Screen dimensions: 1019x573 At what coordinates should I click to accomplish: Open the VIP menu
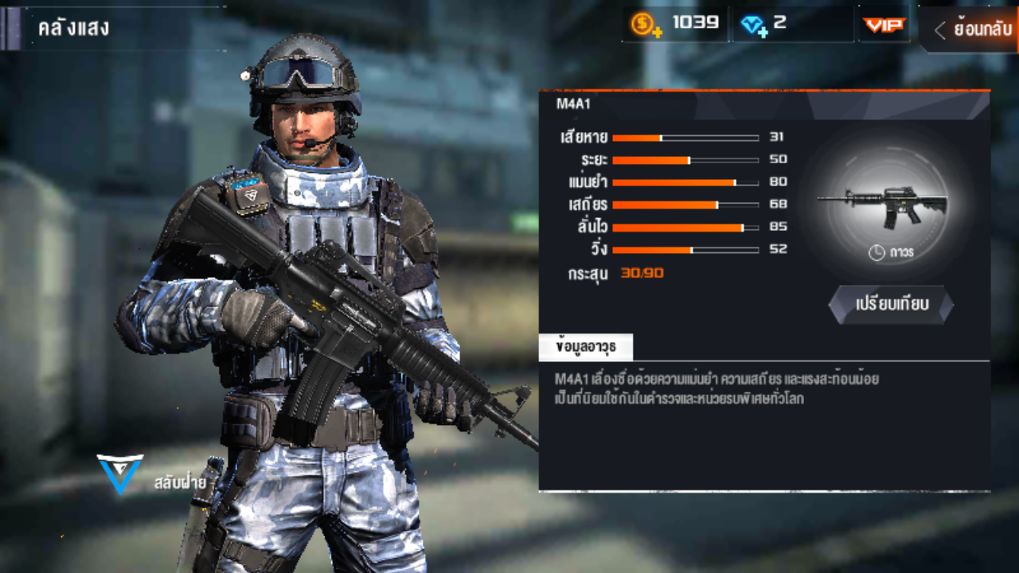(x=883, y=25)
